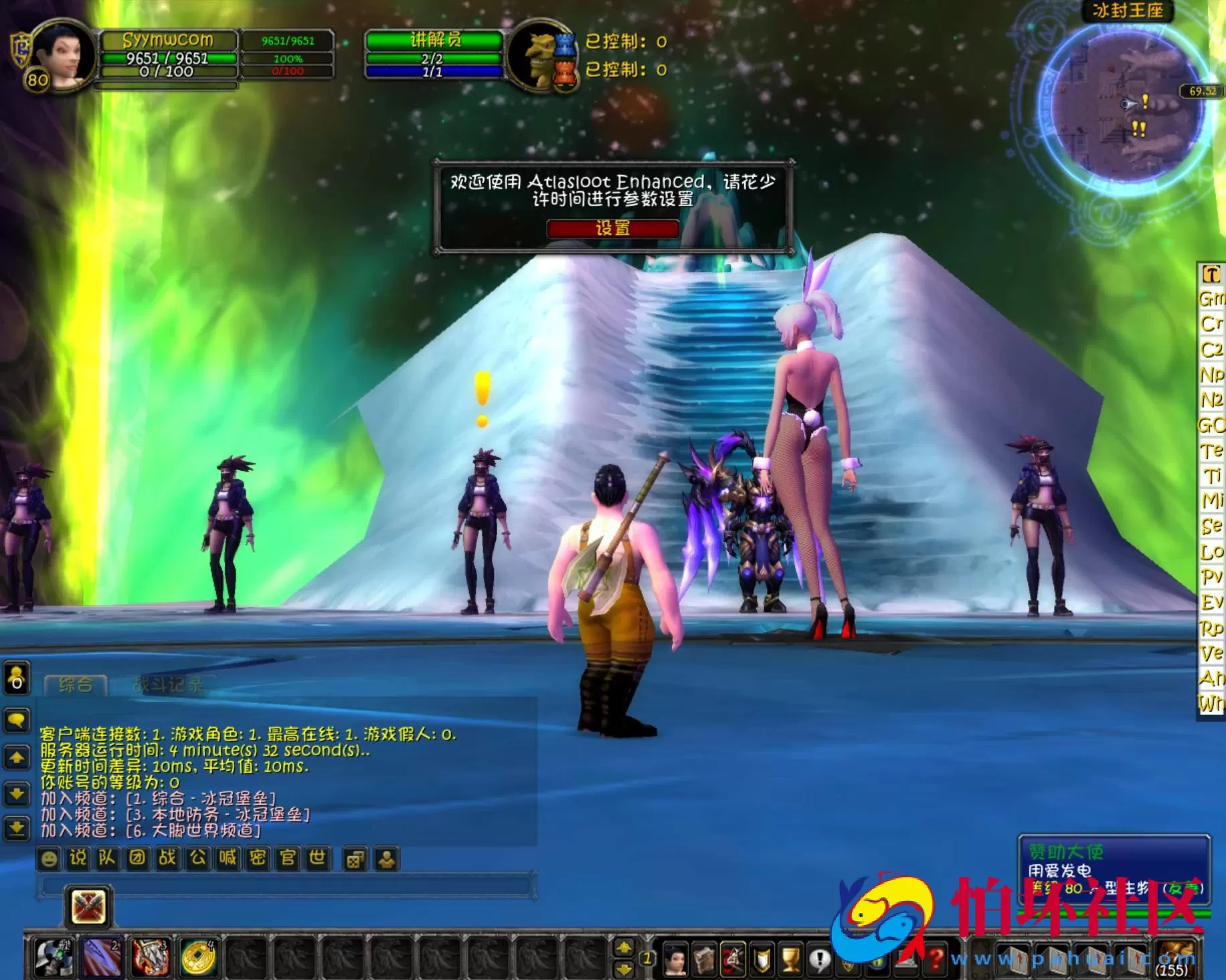Switch to the 综合 chat tab
Screen dimensions: 1226x980
tap(76, 685)
